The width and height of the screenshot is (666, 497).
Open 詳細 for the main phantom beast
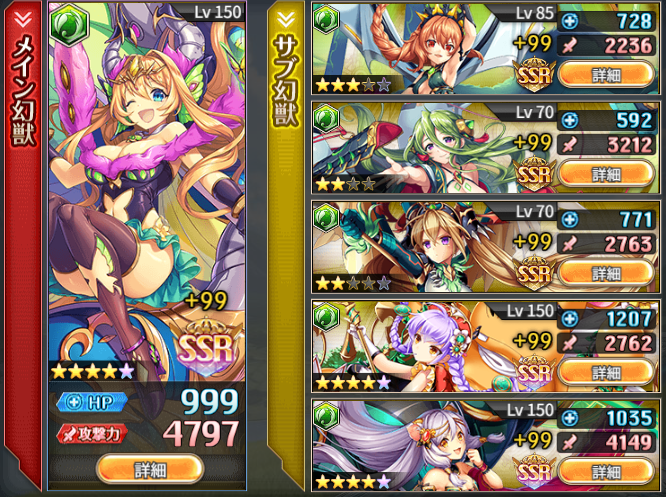[151, 468]
